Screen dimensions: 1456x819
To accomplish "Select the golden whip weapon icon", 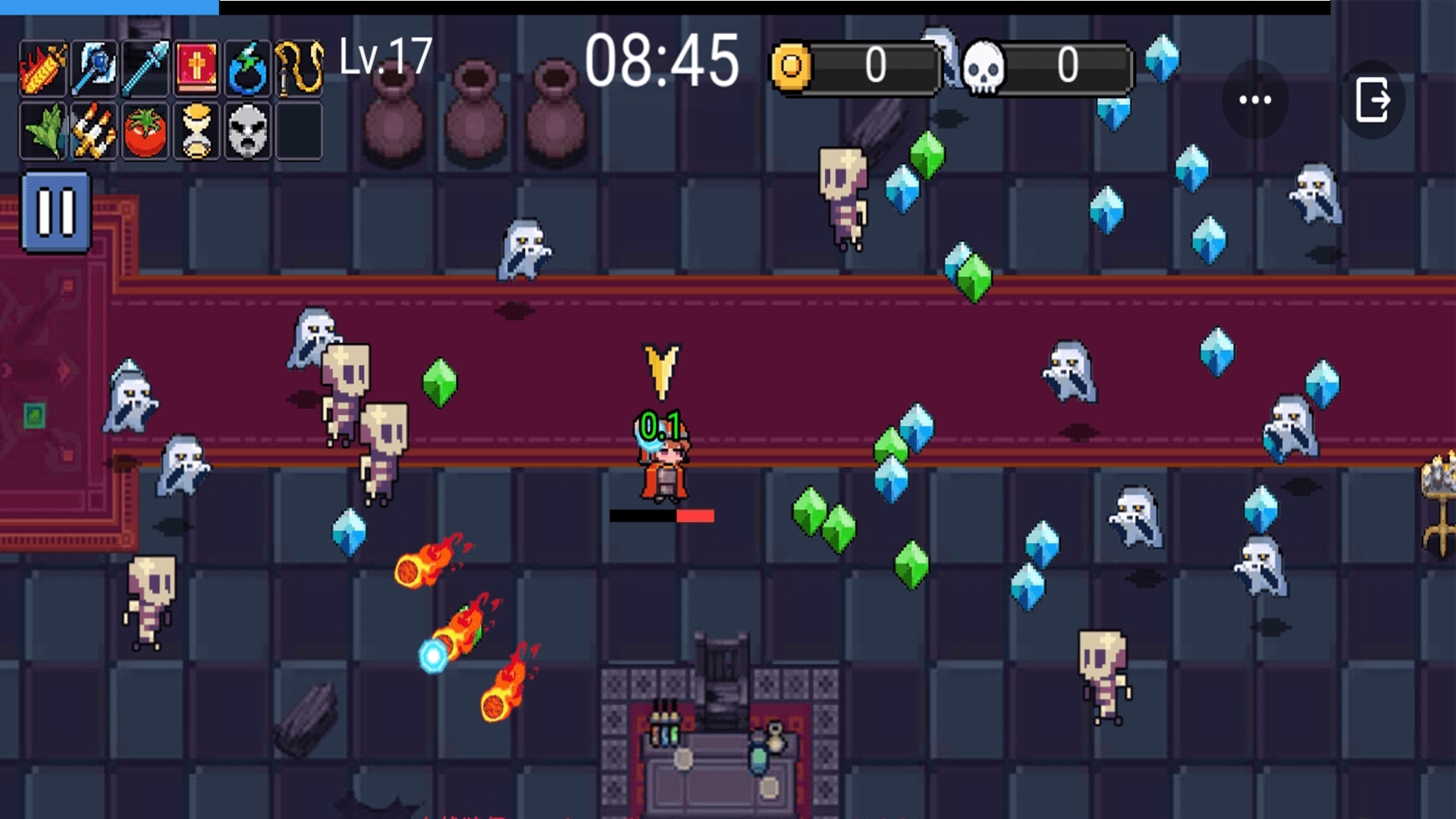I will click(x=299, y=69).
